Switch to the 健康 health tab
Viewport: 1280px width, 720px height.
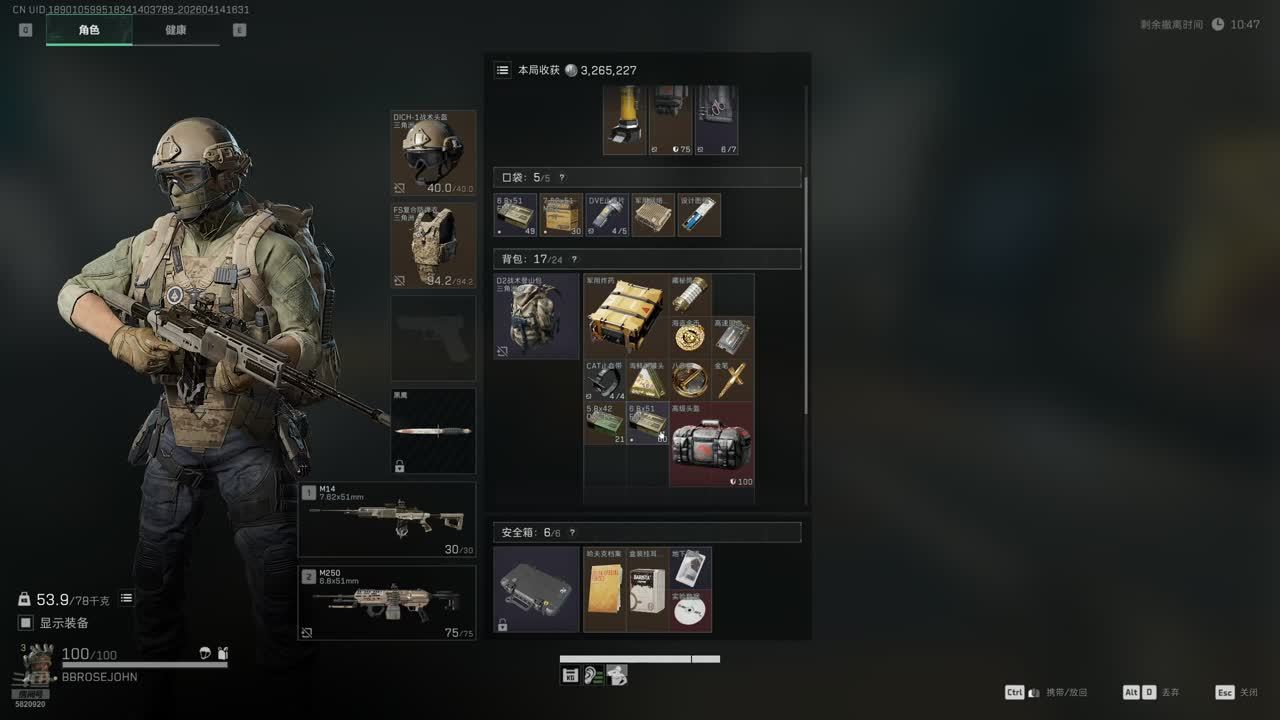point(176,30)
